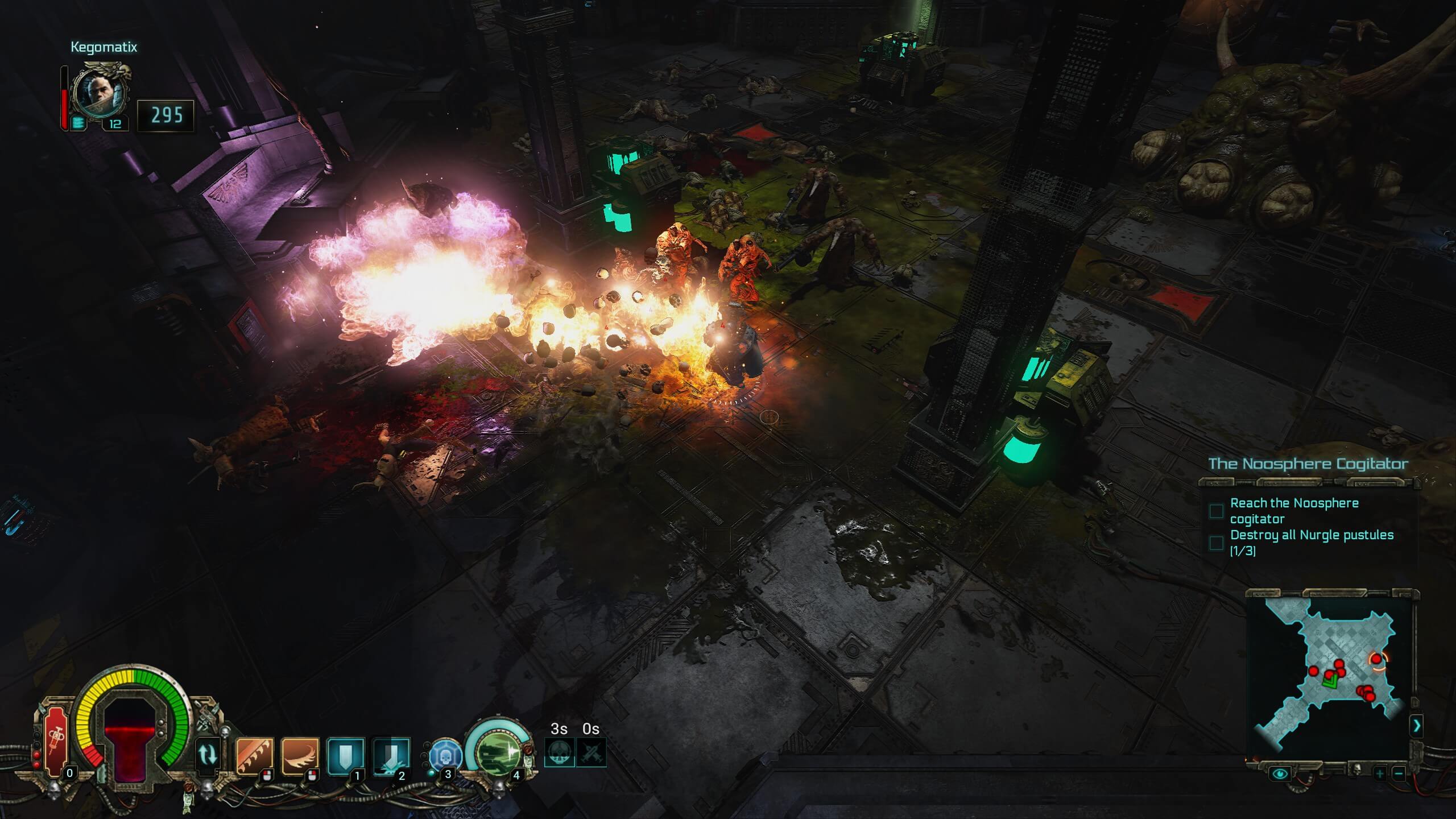
Task: Activate the sweeping slash attack skill
Action: click(x=300, y=756)
